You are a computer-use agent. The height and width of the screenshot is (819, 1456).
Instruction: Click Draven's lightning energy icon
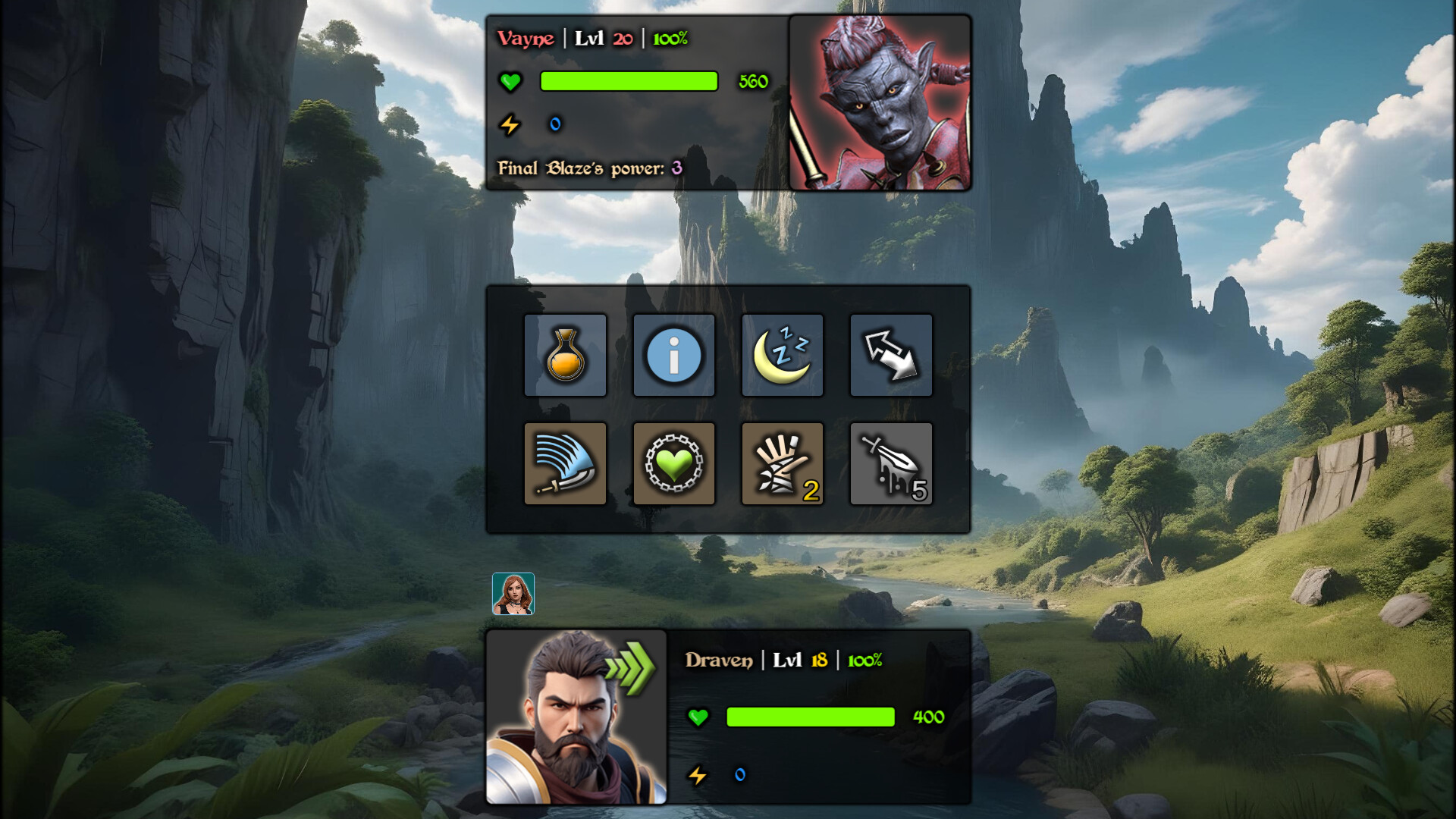(x=697, y=775)
